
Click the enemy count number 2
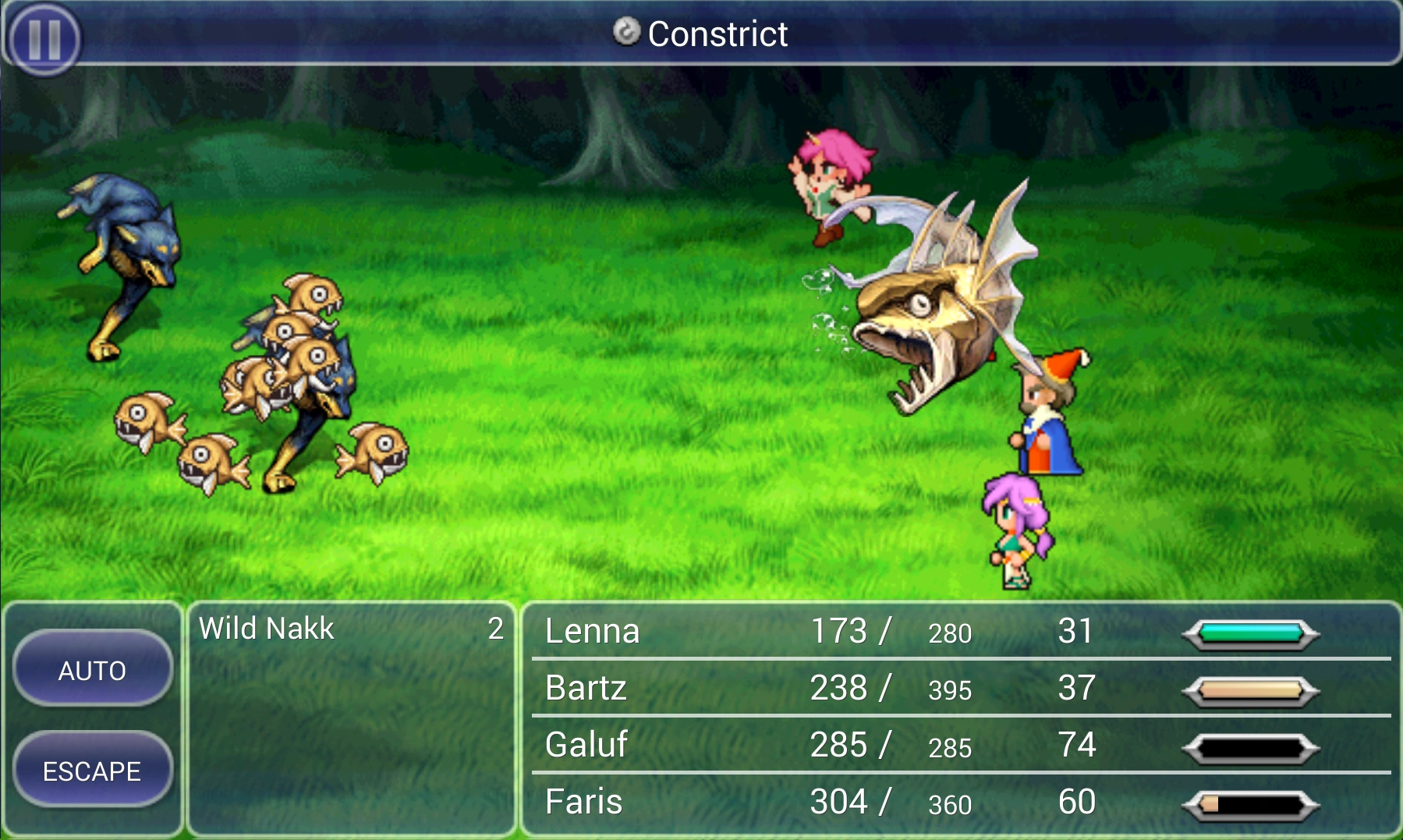497,629
